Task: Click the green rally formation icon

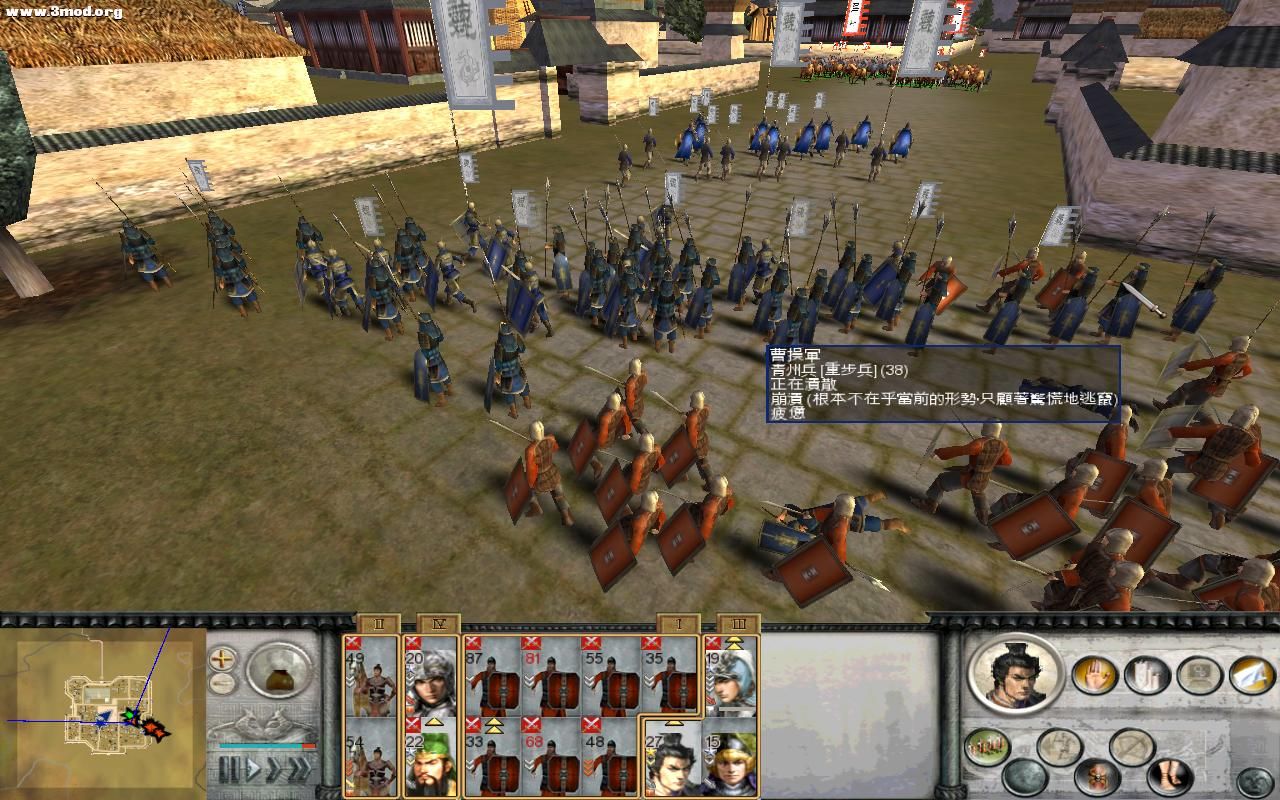Action: point(985,745)
